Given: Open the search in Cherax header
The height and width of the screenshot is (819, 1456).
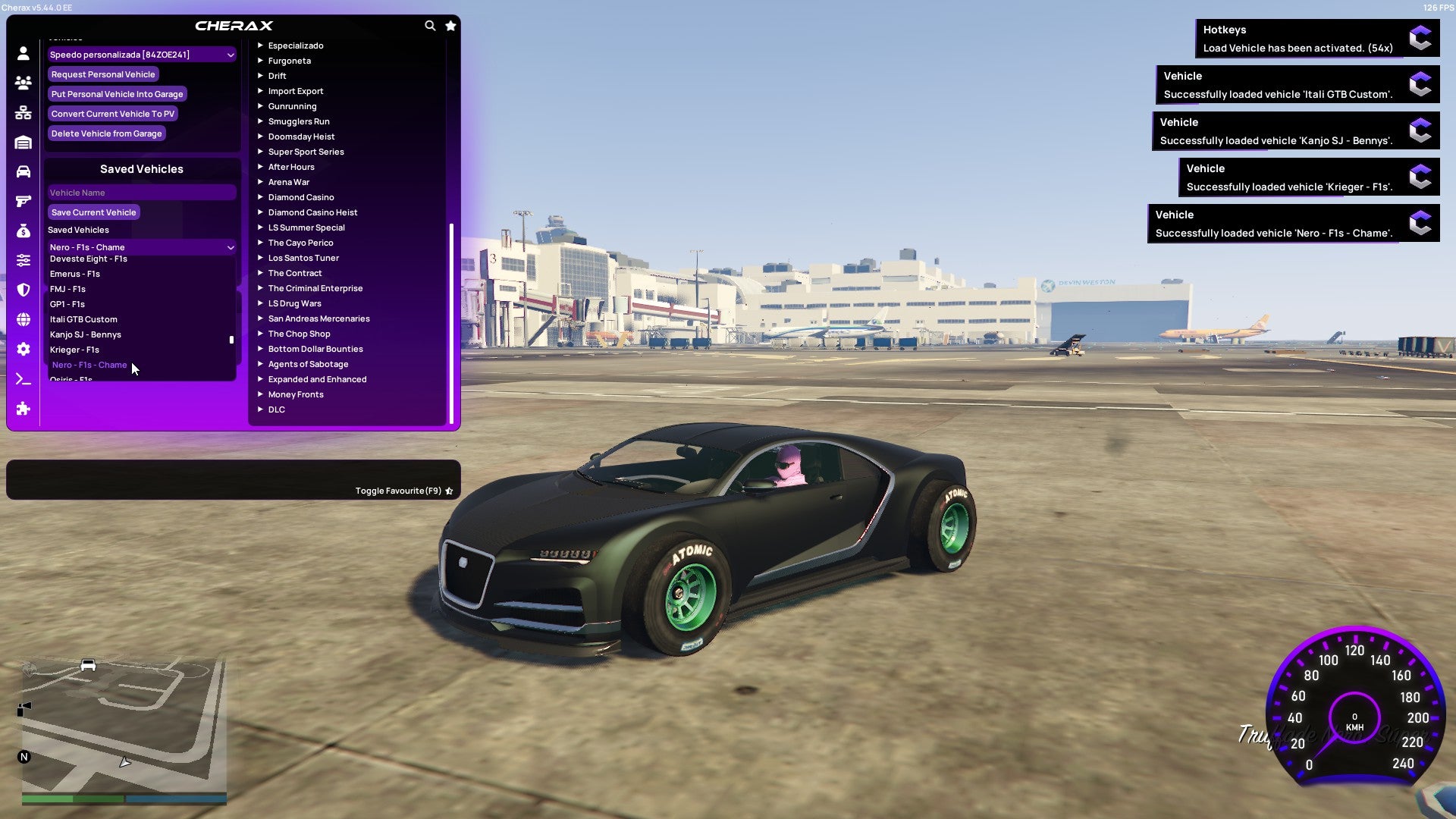Looking at the screenshot, I should (430, 25).
